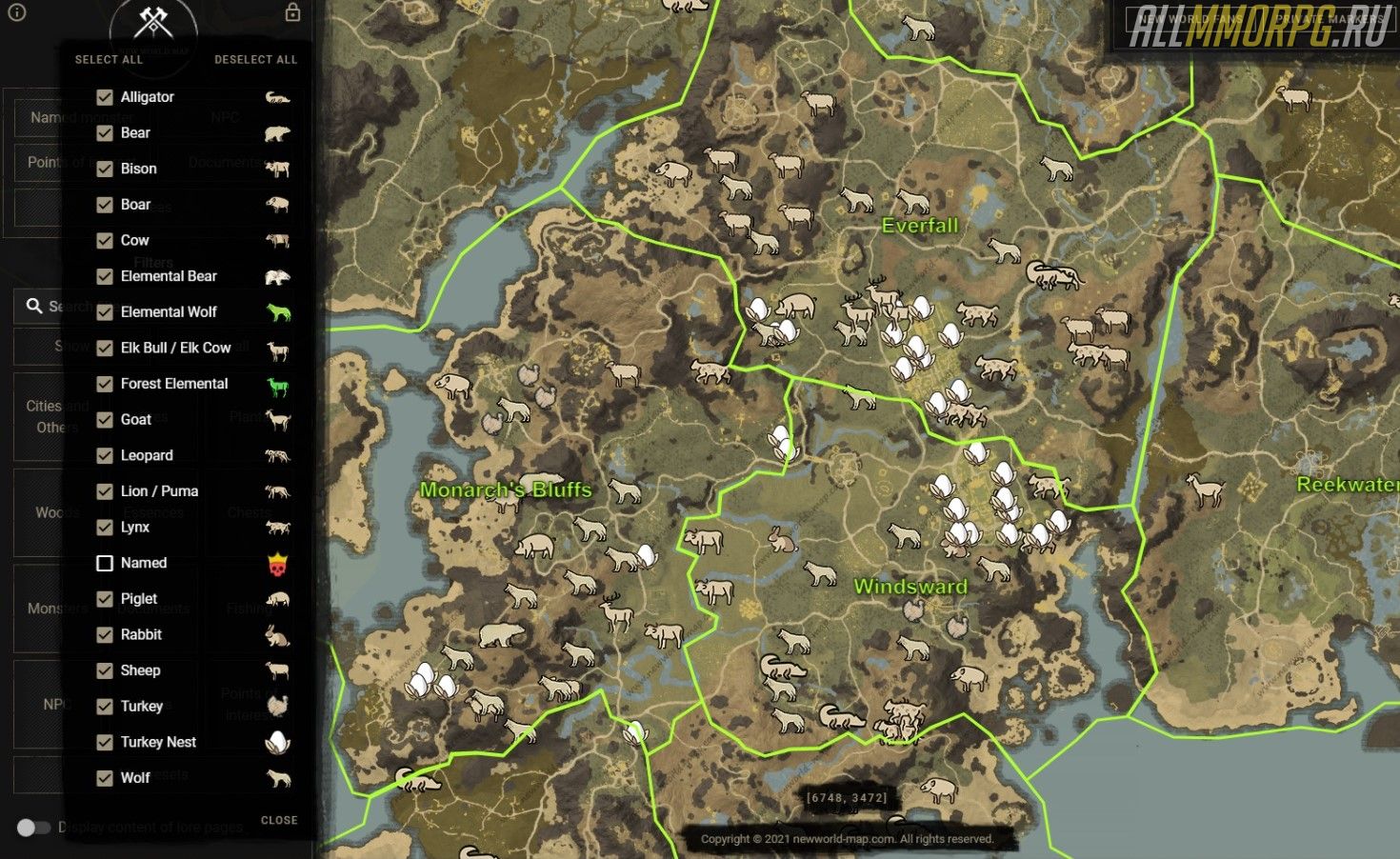The height and width of the screenshot is (859, 1400).
Task: Uncheck the Alligator filter checkbox
Action: tap(105, 97)
